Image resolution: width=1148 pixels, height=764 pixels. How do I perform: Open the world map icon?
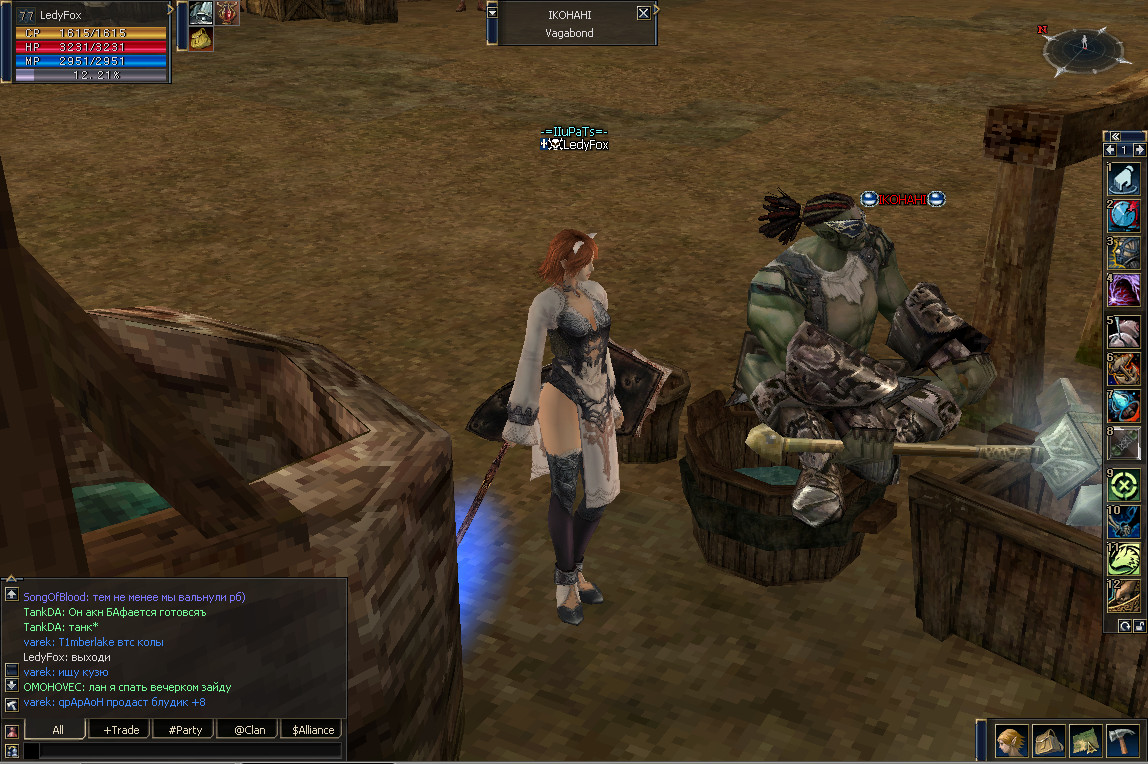[1087, 742]
